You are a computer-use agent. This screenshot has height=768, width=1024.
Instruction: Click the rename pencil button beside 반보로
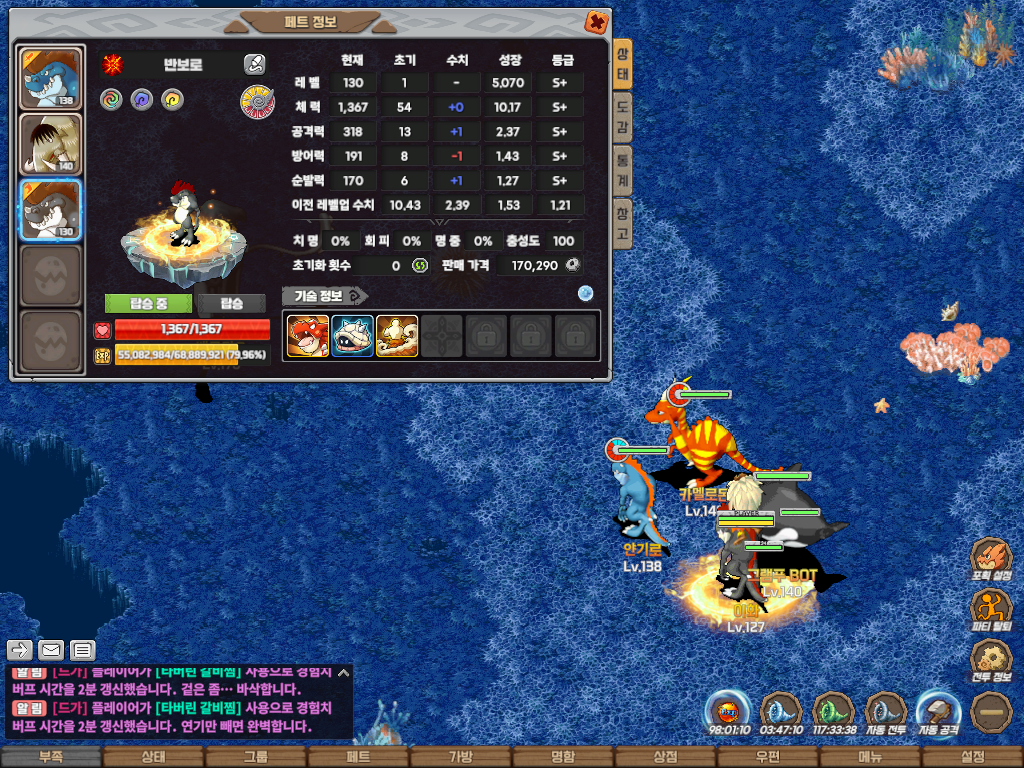(x=254, y=64)
